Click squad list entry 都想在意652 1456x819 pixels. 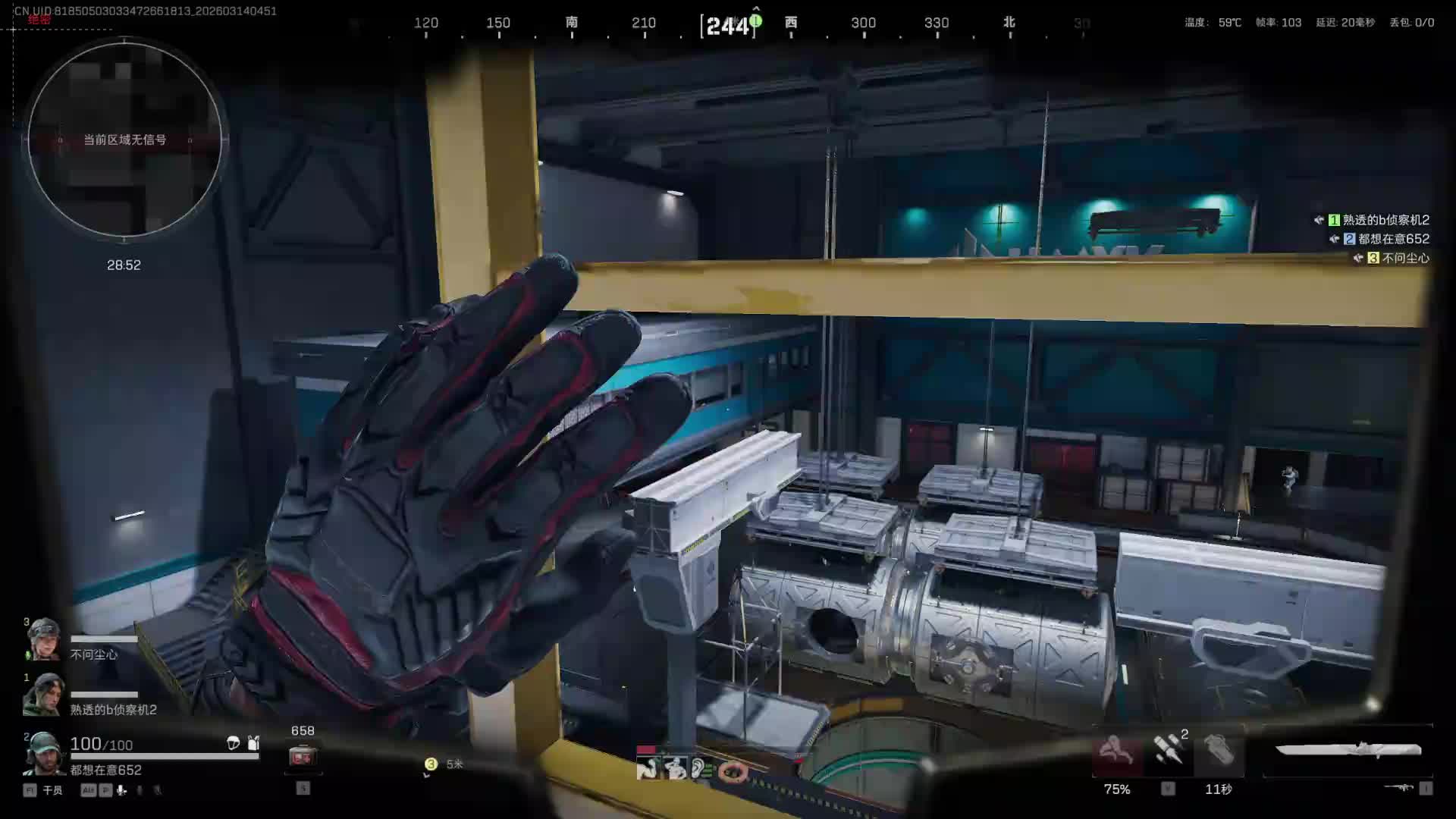tap(1393, 239)
